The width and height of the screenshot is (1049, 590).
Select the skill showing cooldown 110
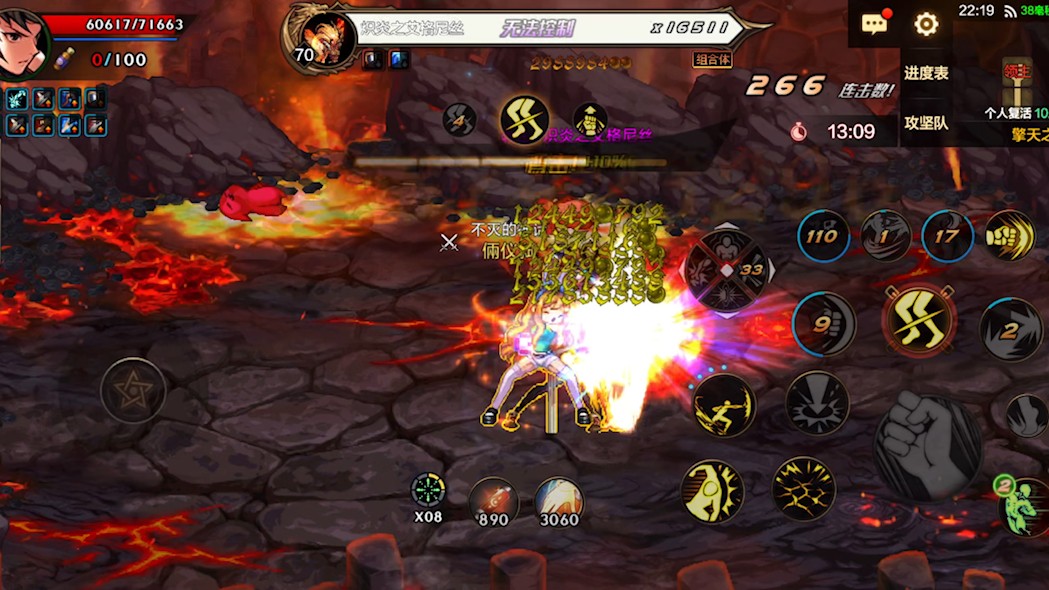(x=822, y=237)
